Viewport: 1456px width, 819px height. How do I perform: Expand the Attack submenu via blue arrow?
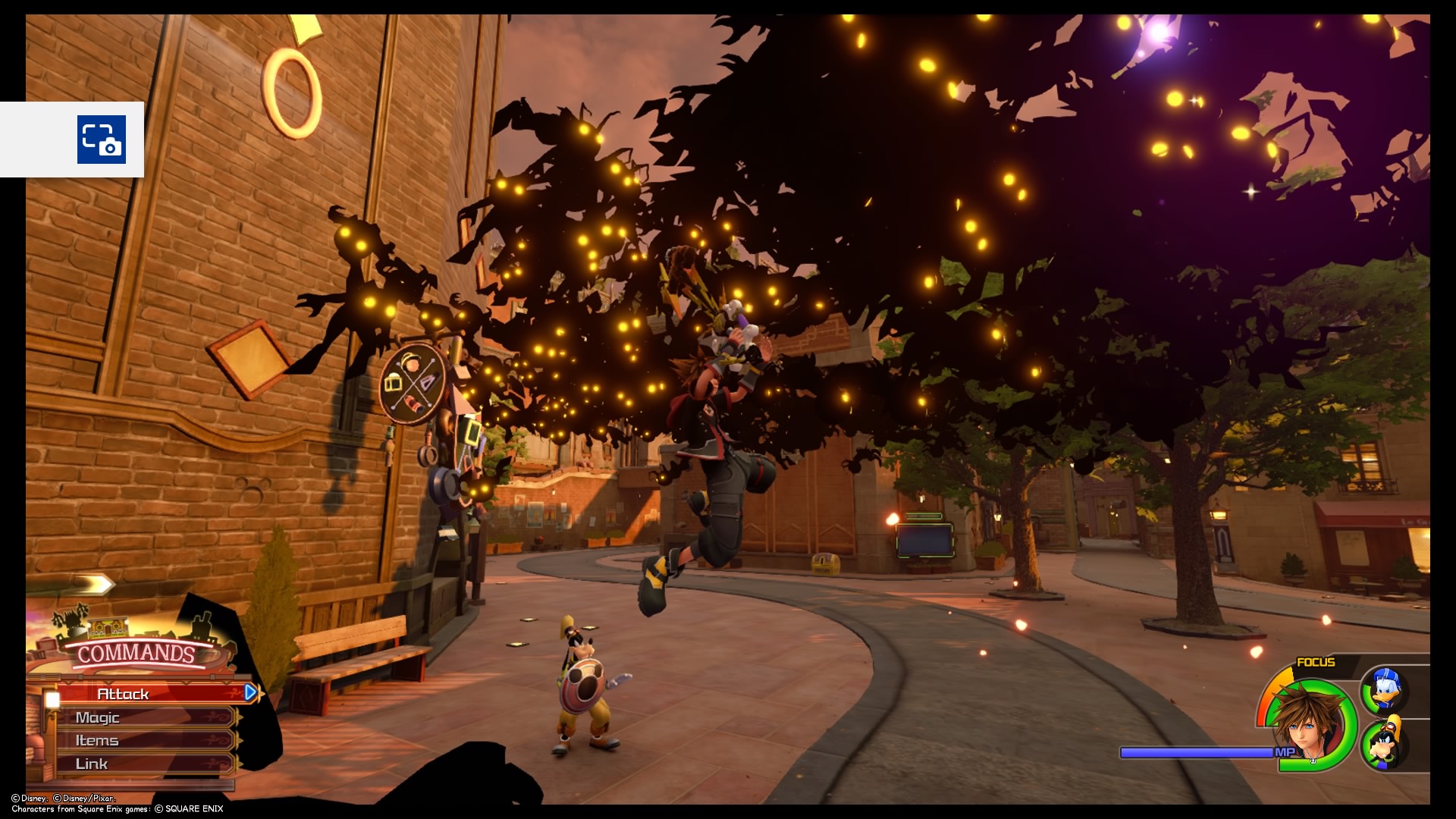pos(250,692)
